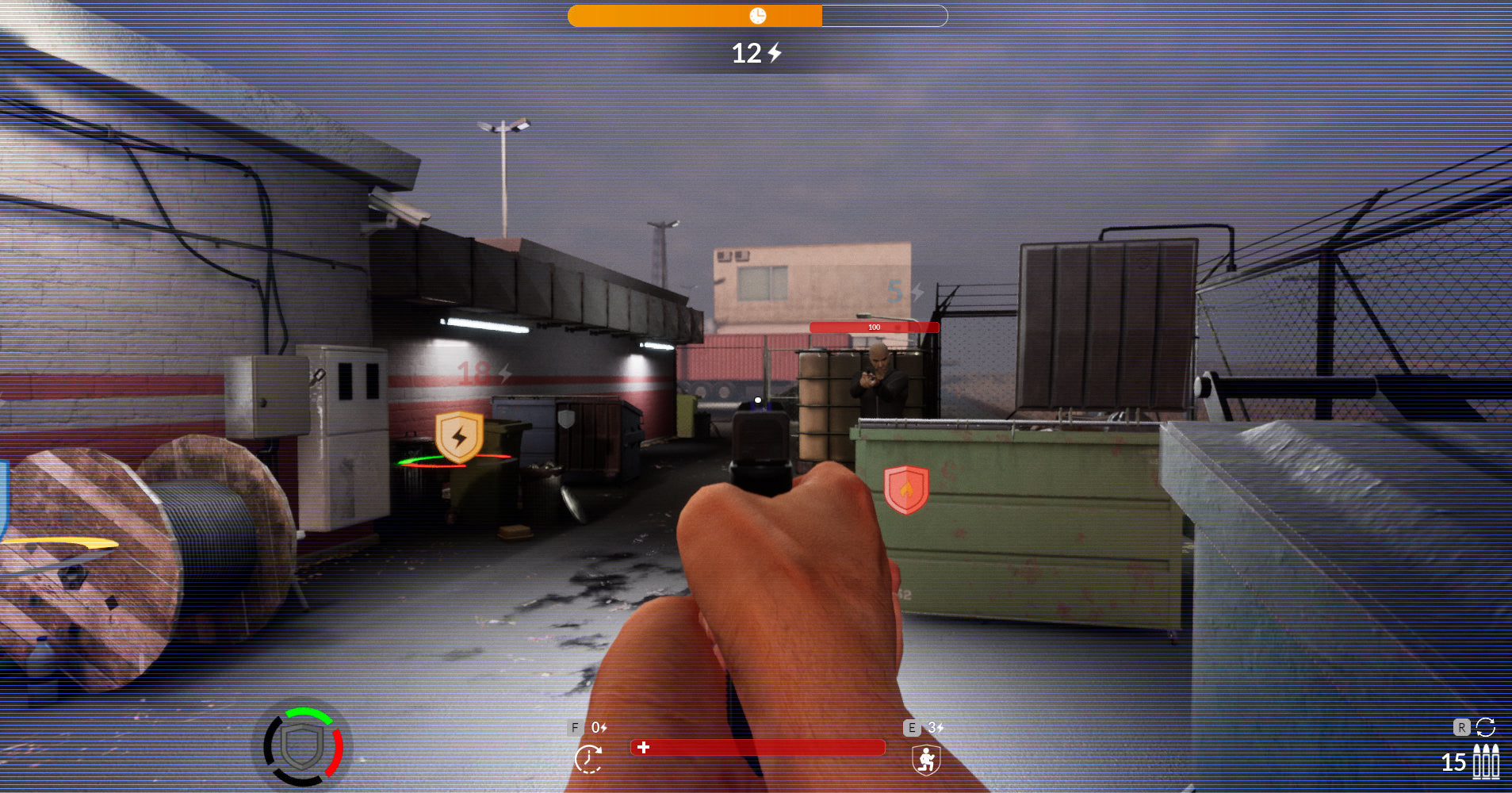Viewport: 1512px width, 793px height.
Task: Click the reload circular-arrows icon
Action: click(x=1487, y=727)
